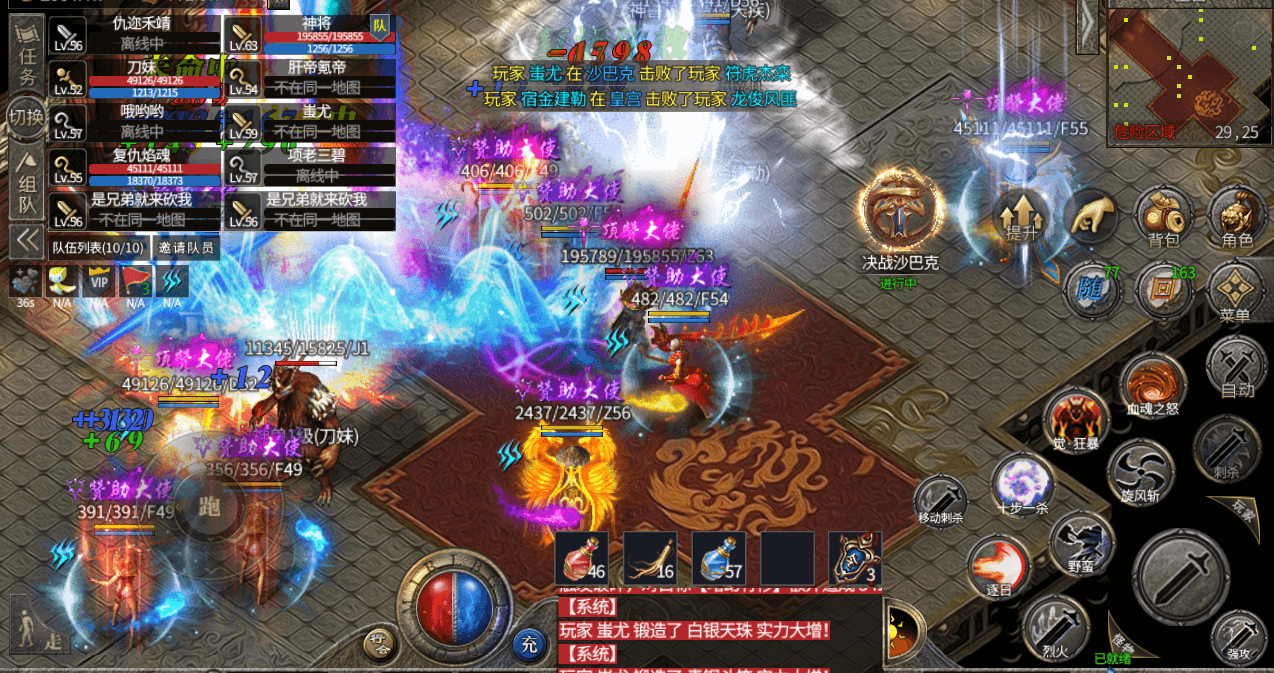The image size is (1274, 673).
Task: Open the 背包 backpack
Action: click(1163, 216)
